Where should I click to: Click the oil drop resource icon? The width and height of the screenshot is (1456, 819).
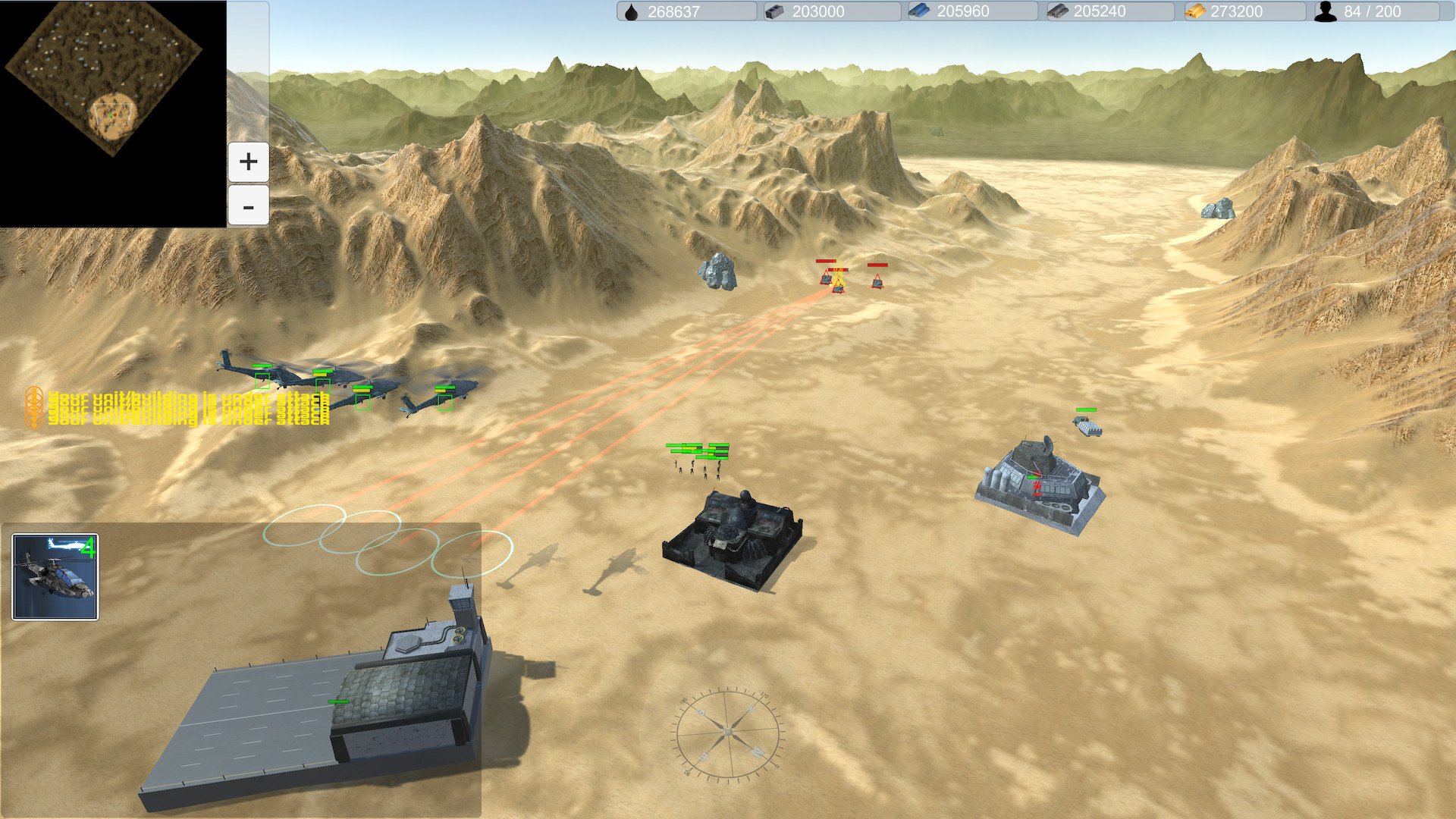tap(632, 11)
